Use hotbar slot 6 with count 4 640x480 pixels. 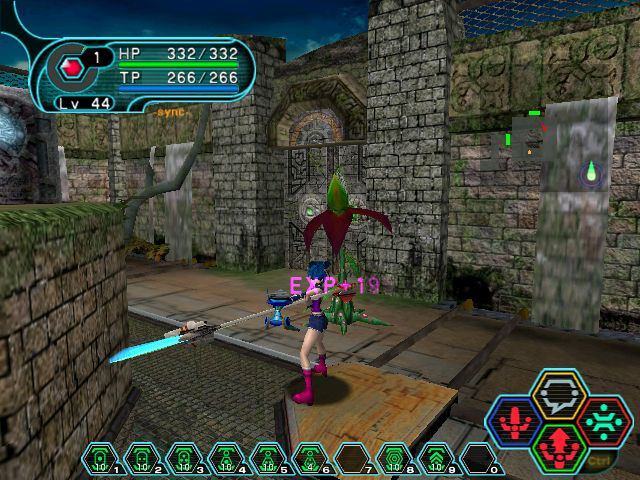309,458
